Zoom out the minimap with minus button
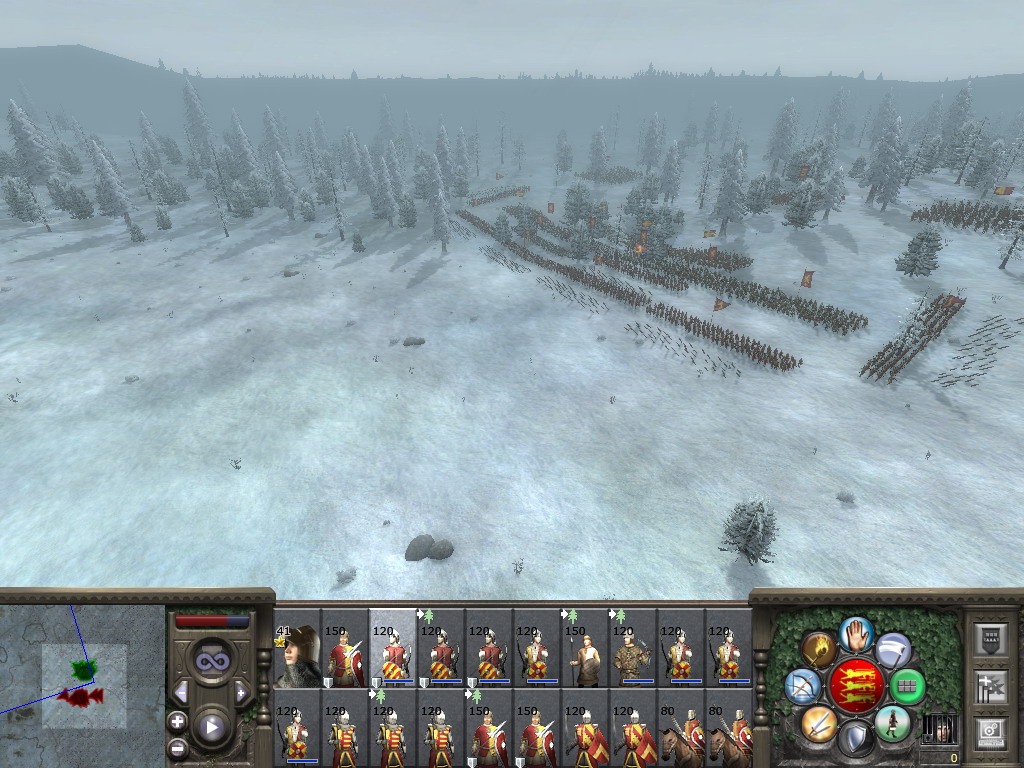 (177, 746)
